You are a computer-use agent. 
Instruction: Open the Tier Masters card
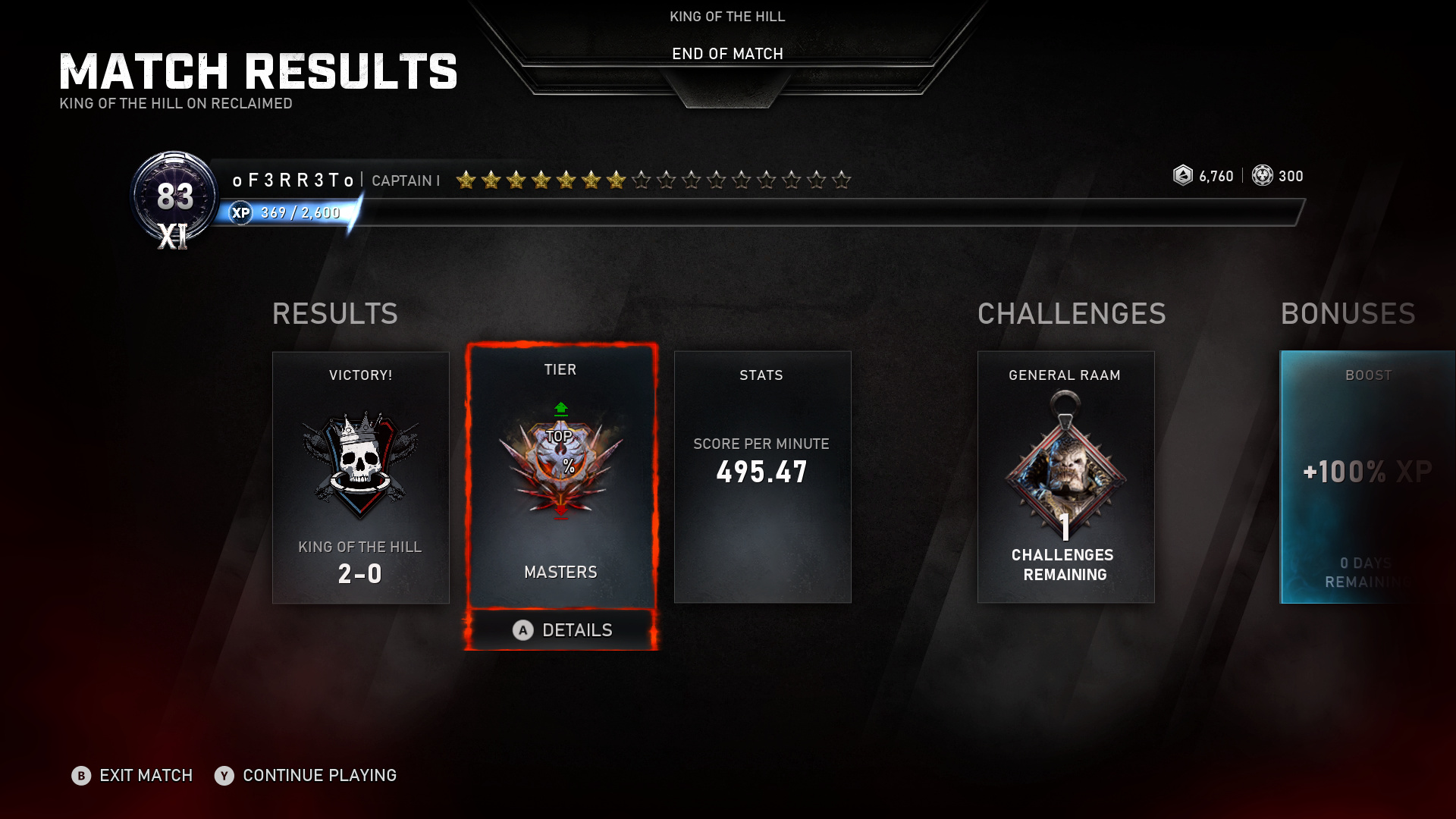pos(561,476)
